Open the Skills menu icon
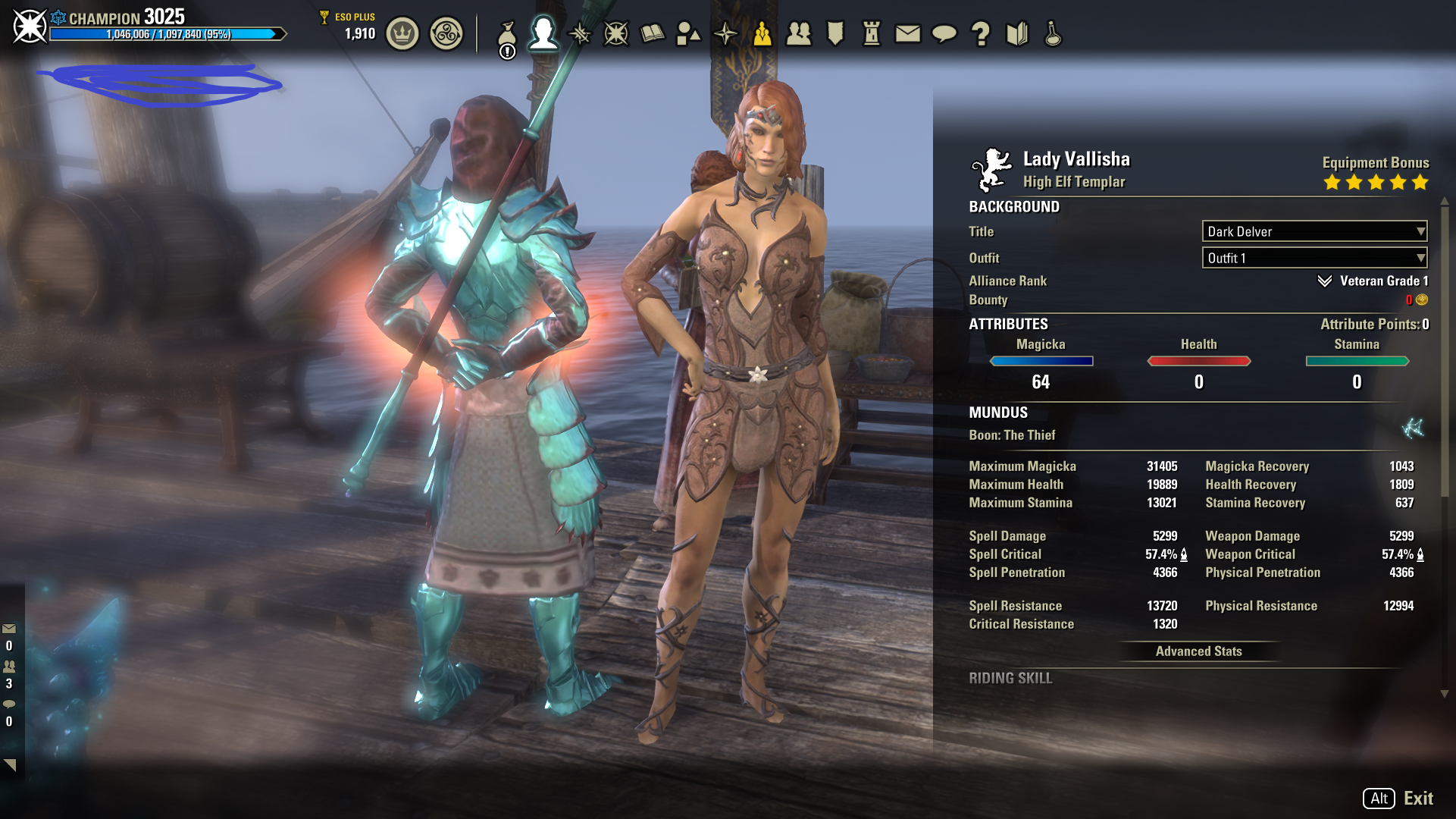Screen dimensions: 1456x819 (x=580, y=34)
